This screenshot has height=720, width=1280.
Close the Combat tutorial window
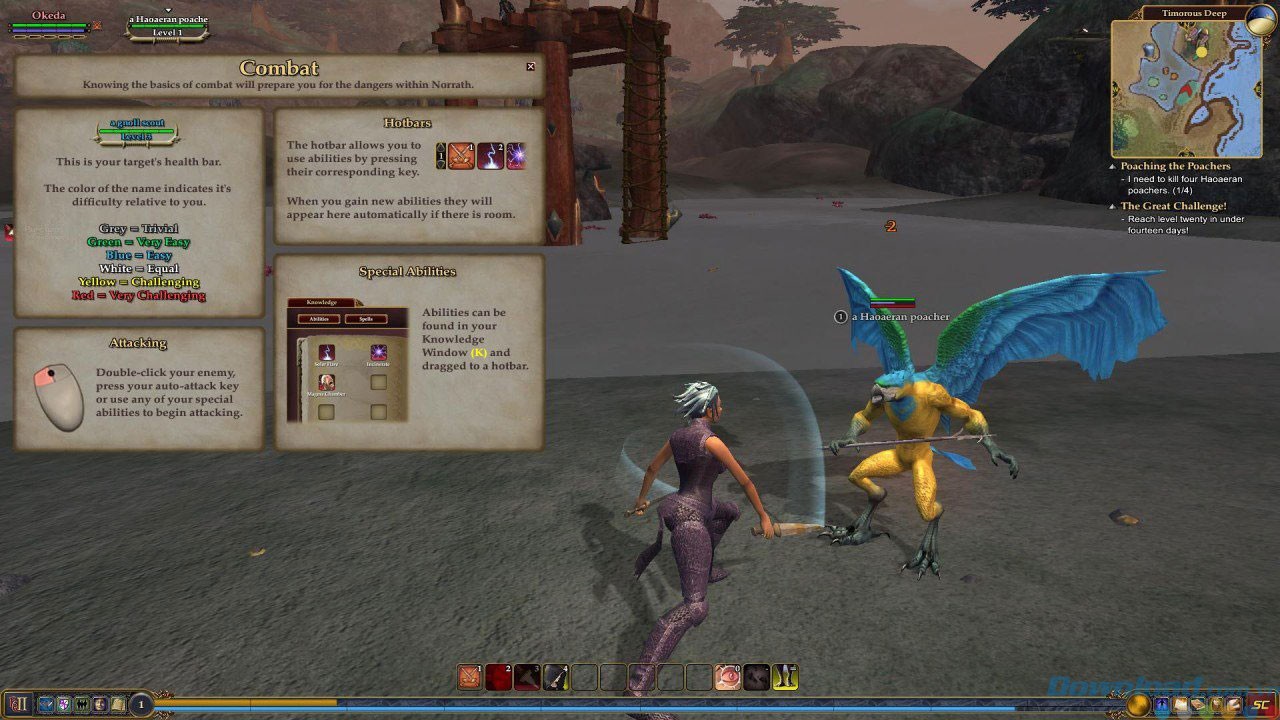tap(531, 67)
